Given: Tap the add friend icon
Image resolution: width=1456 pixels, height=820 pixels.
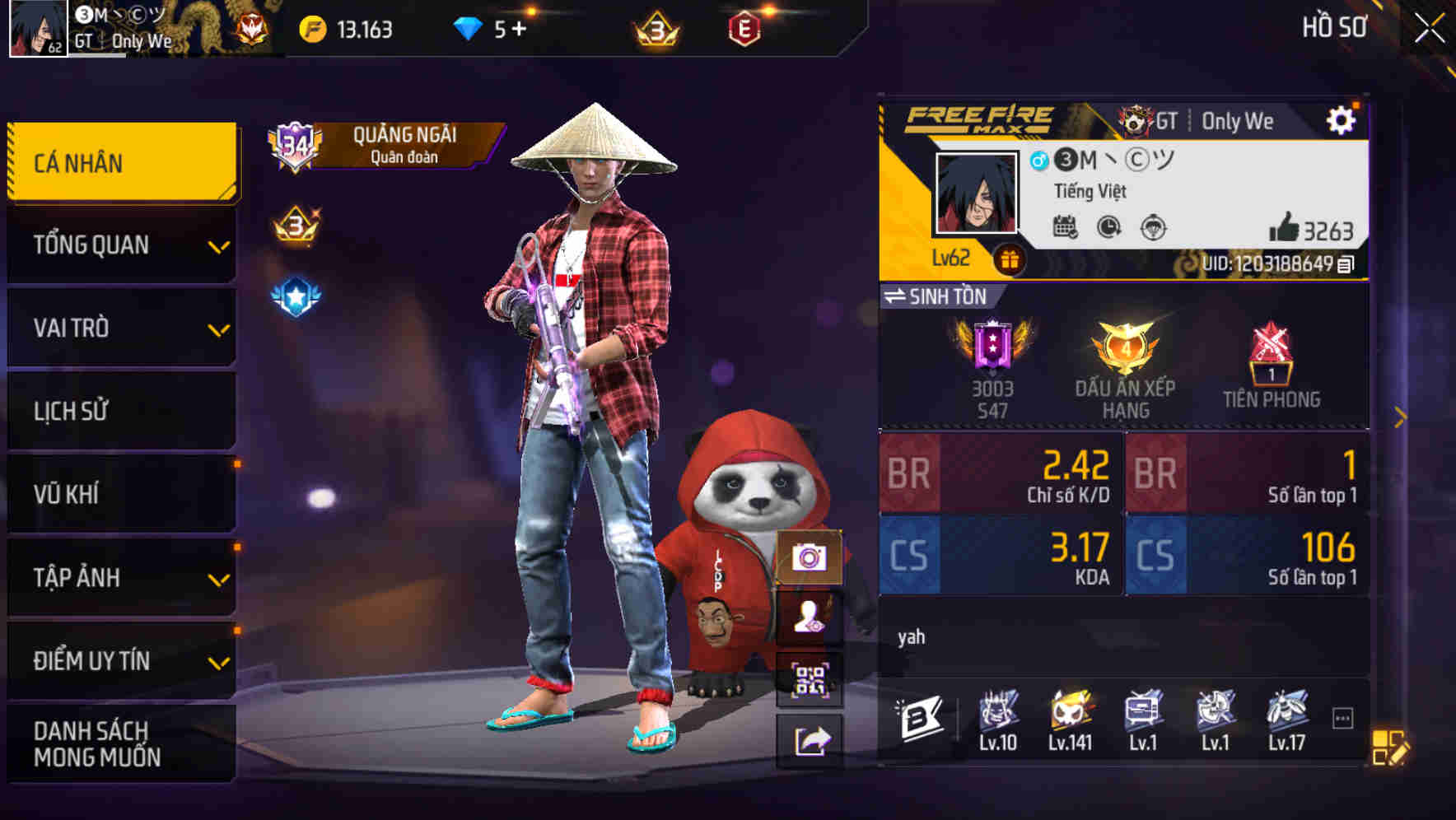Looking at the screenshot, I should tap(811, 616).
